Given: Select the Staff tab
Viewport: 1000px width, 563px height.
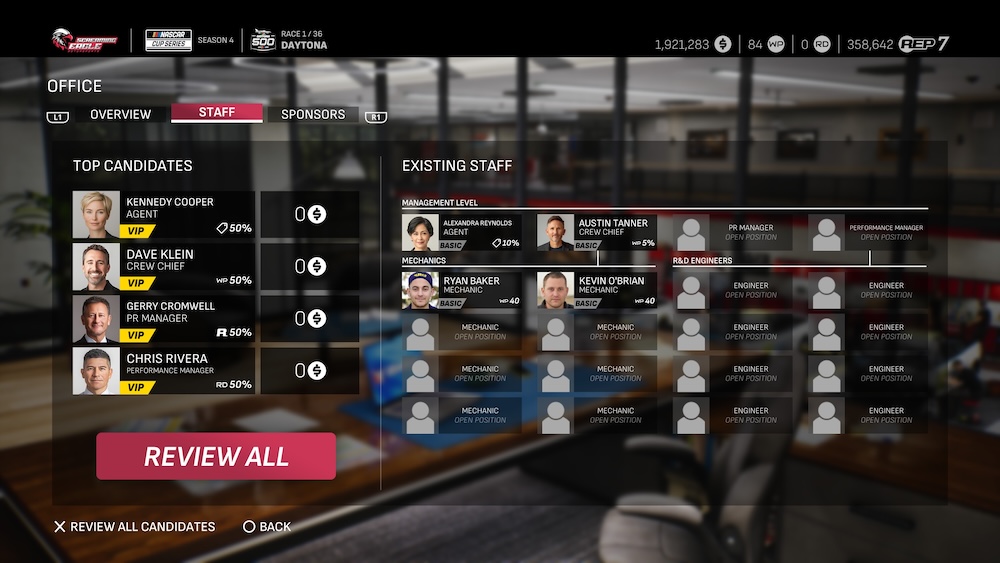Looking at the screenshot, I should [x=217, y=113].
